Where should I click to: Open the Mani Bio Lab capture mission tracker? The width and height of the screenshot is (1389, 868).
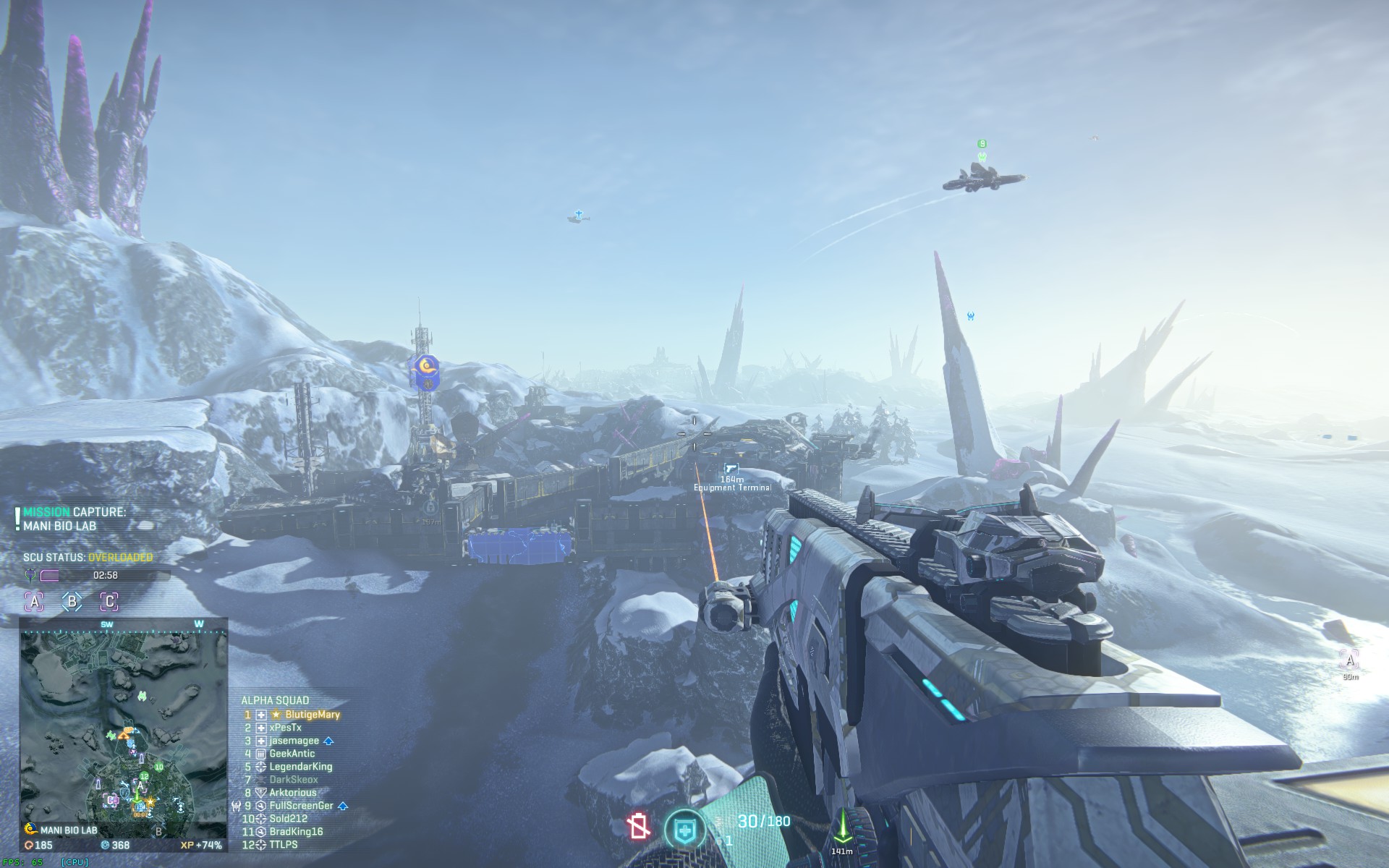point(74,519)
